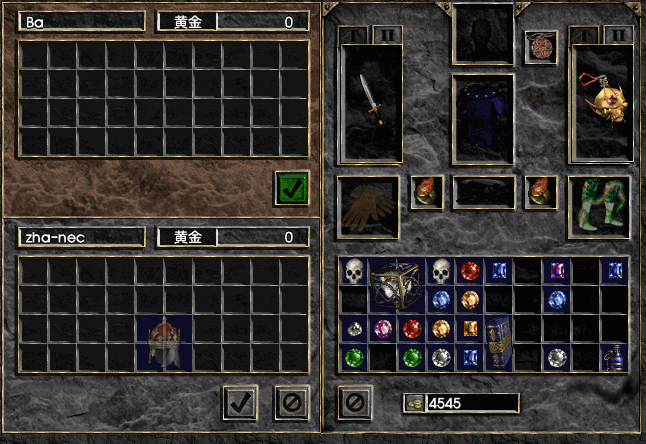Click the gold coin button by 4545
This screenshot has height=444, width=646.
pos(413,403)
